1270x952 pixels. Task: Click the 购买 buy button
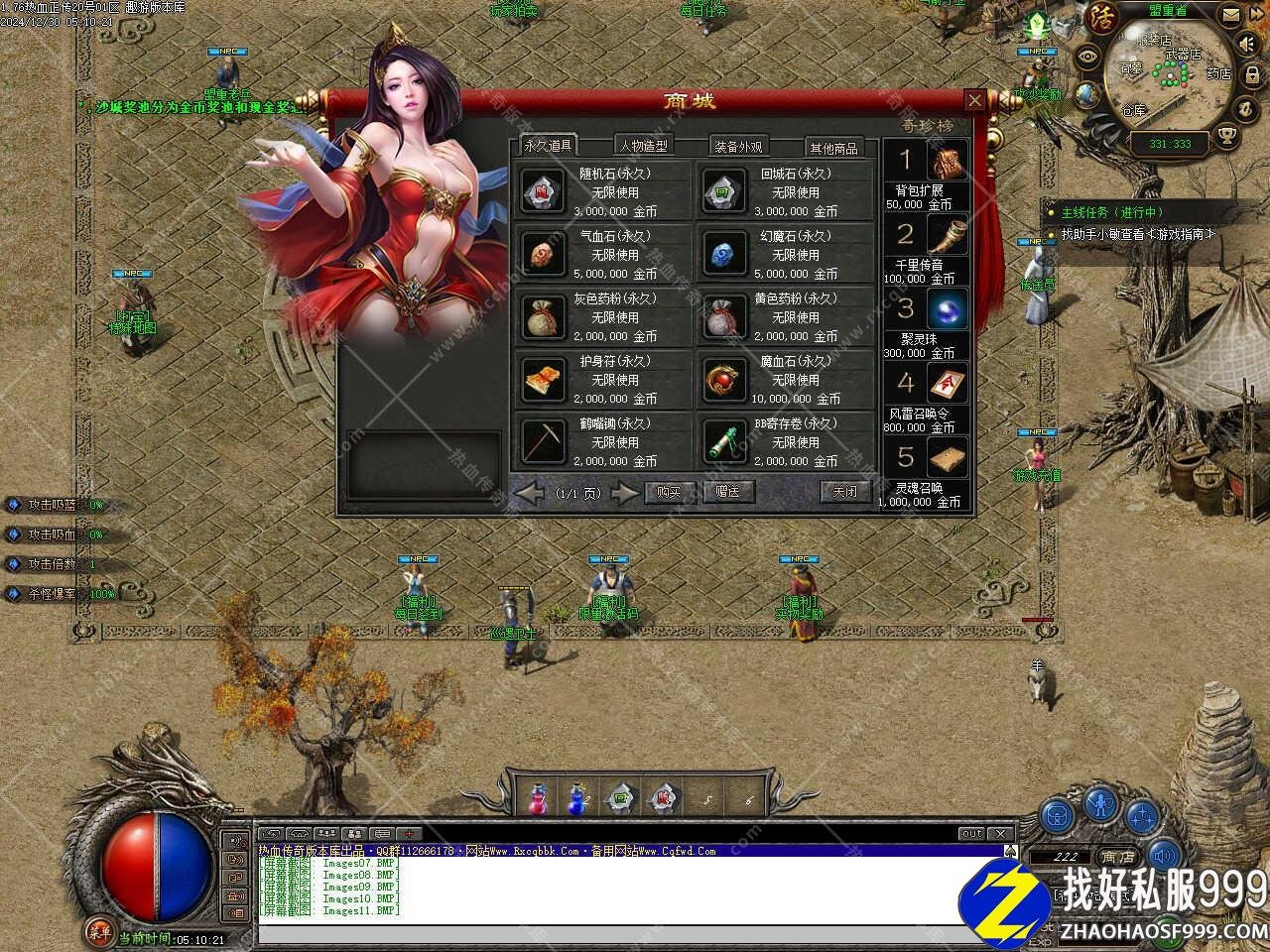click(x=669, y=492)
